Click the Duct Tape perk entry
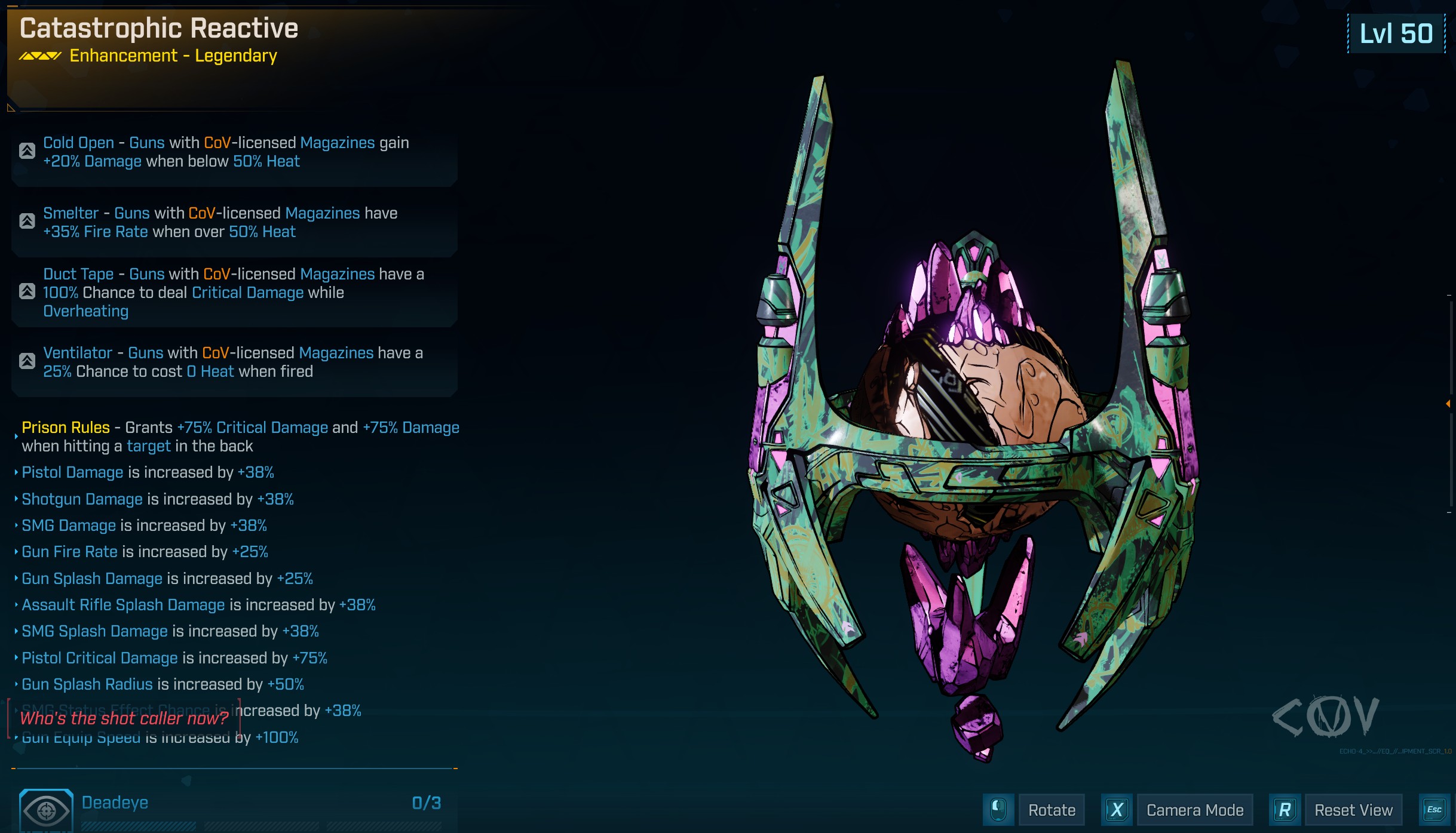Screen dimensions: 1456x833 pyautogui.click(x=234, y=293)
